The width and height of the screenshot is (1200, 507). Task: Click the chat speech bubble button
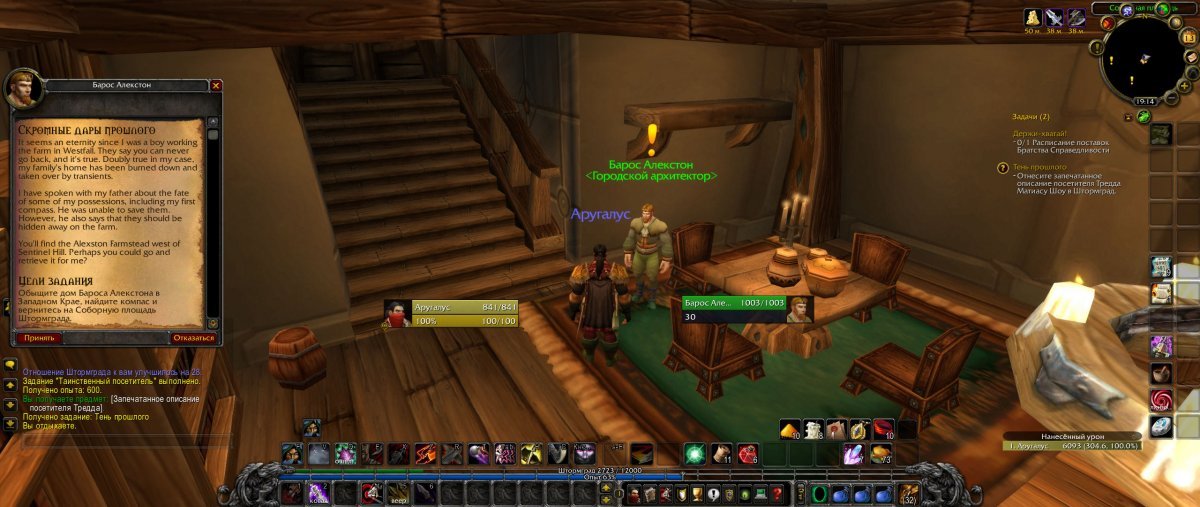click(9, 366)
